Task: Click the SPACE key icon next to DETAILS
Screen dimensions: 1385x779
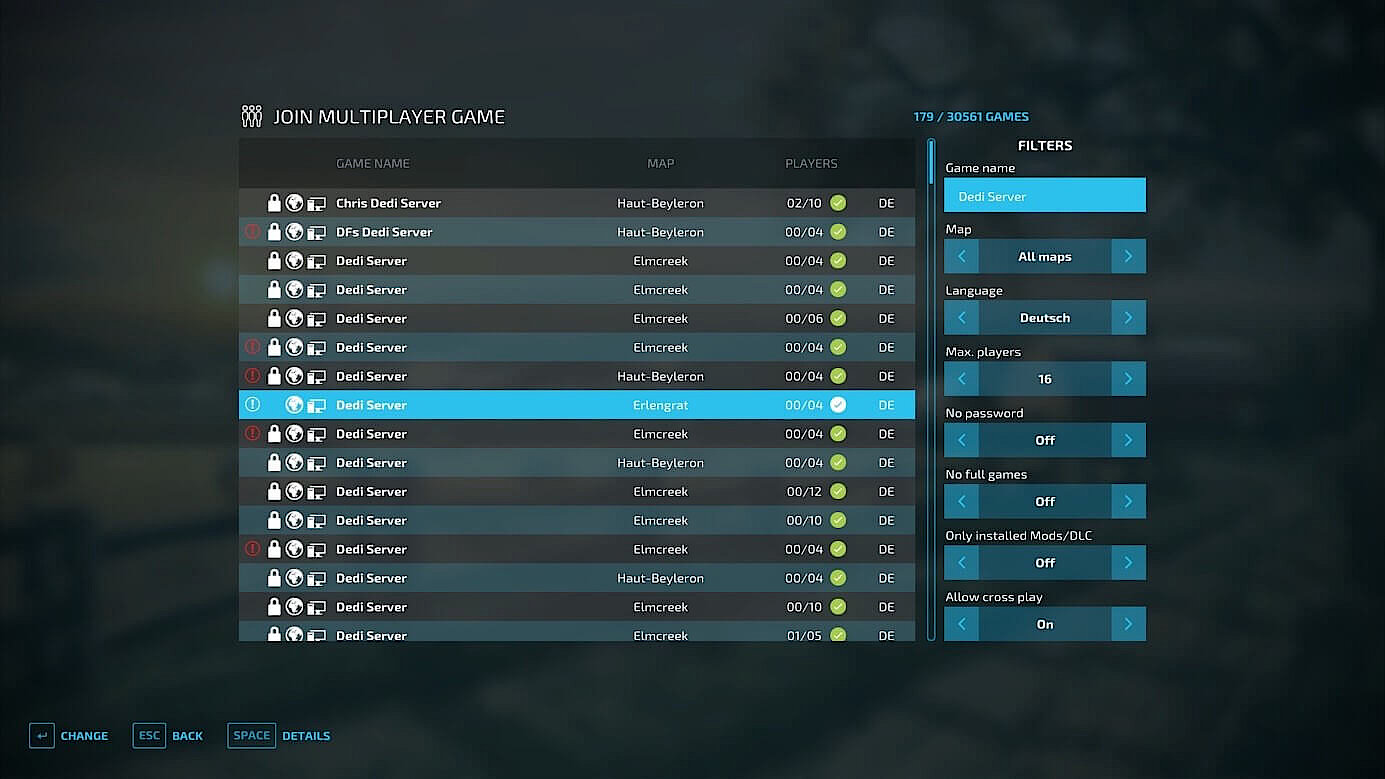Action: (251, 735)
